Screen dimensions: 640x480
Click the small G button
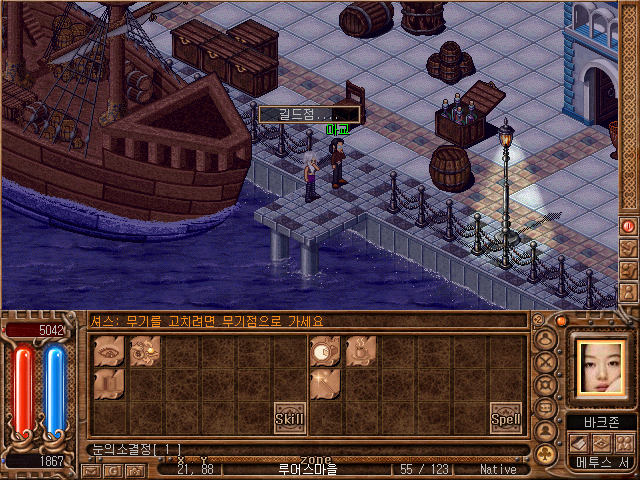click(113, 469)
